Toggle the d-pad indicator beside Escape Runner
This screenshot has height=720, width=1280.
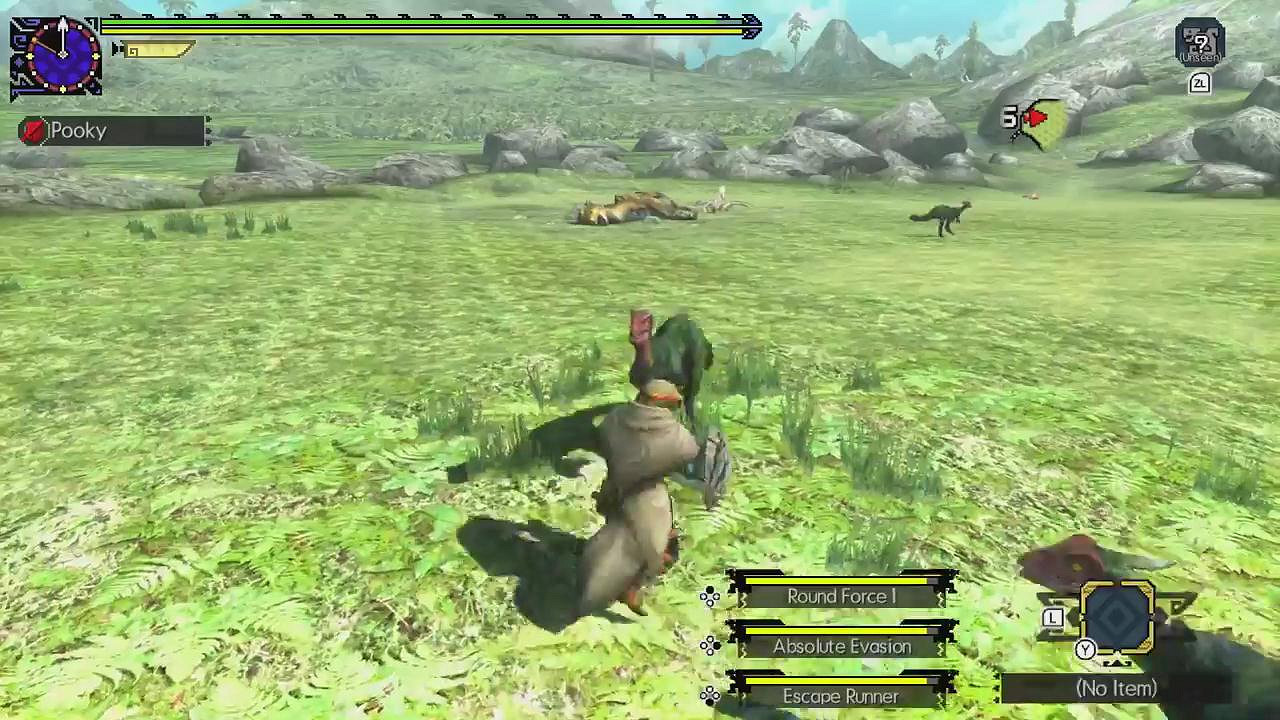[710, 696]
